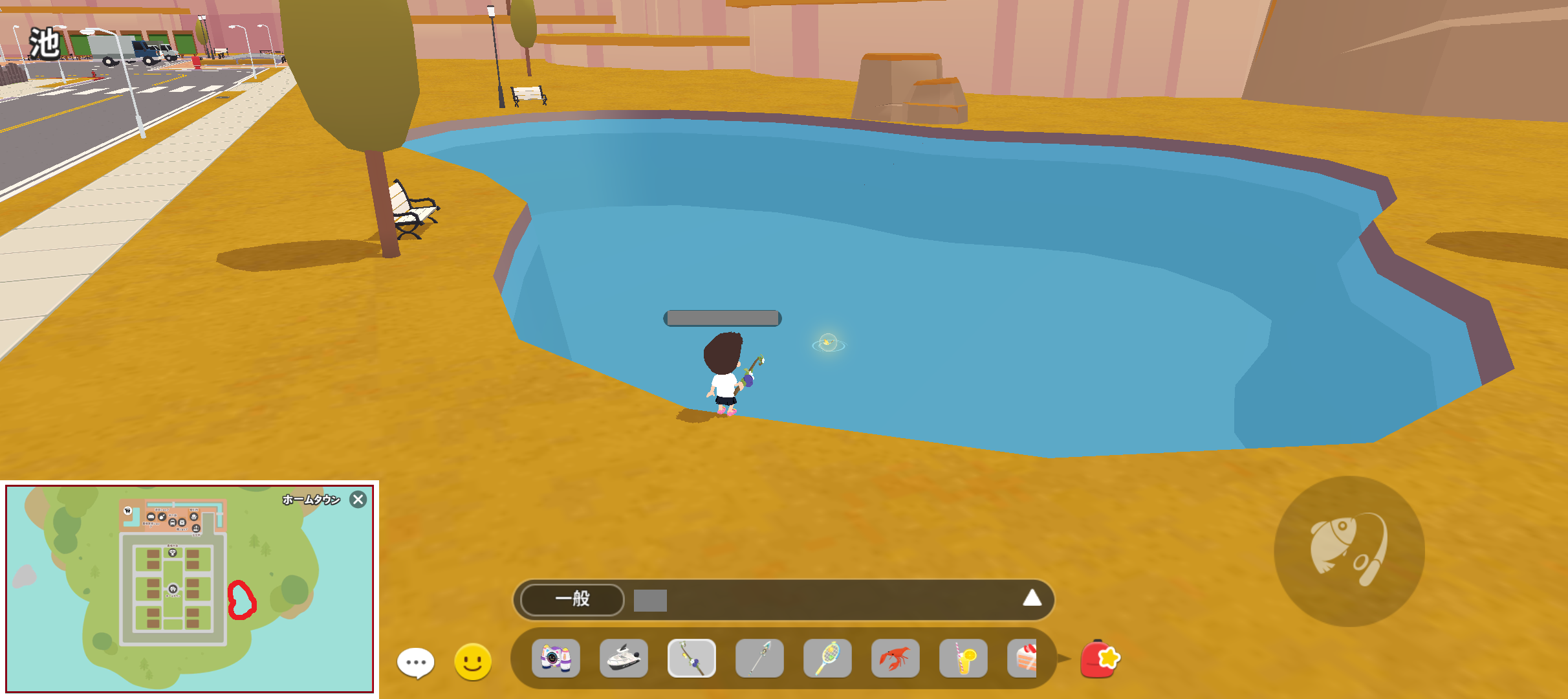Viewport: 1568px width, 699px height.
Task: Open the smiley emote menu
Action: [473, 661]
